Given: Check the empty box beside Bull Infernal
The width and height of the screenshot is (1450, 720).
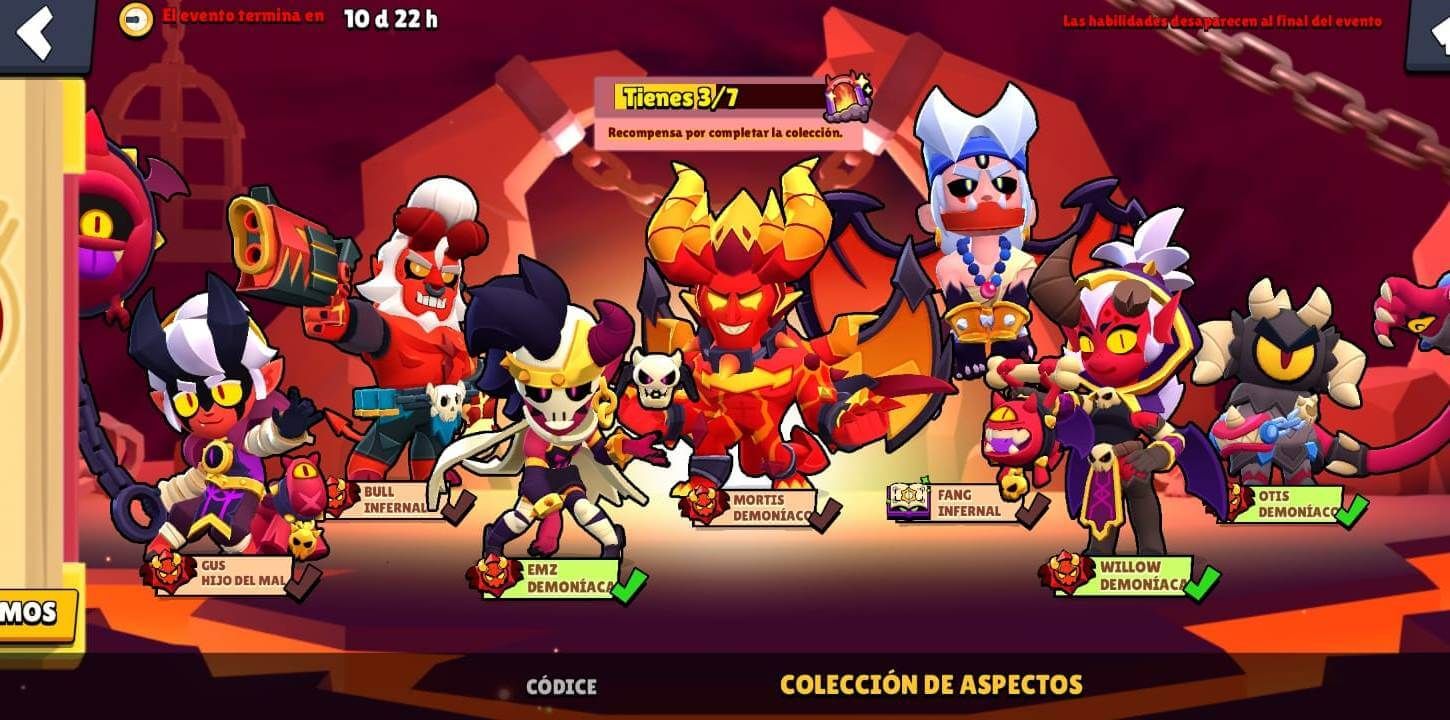Looking at the screenshot, I should [x=458, y=508].
